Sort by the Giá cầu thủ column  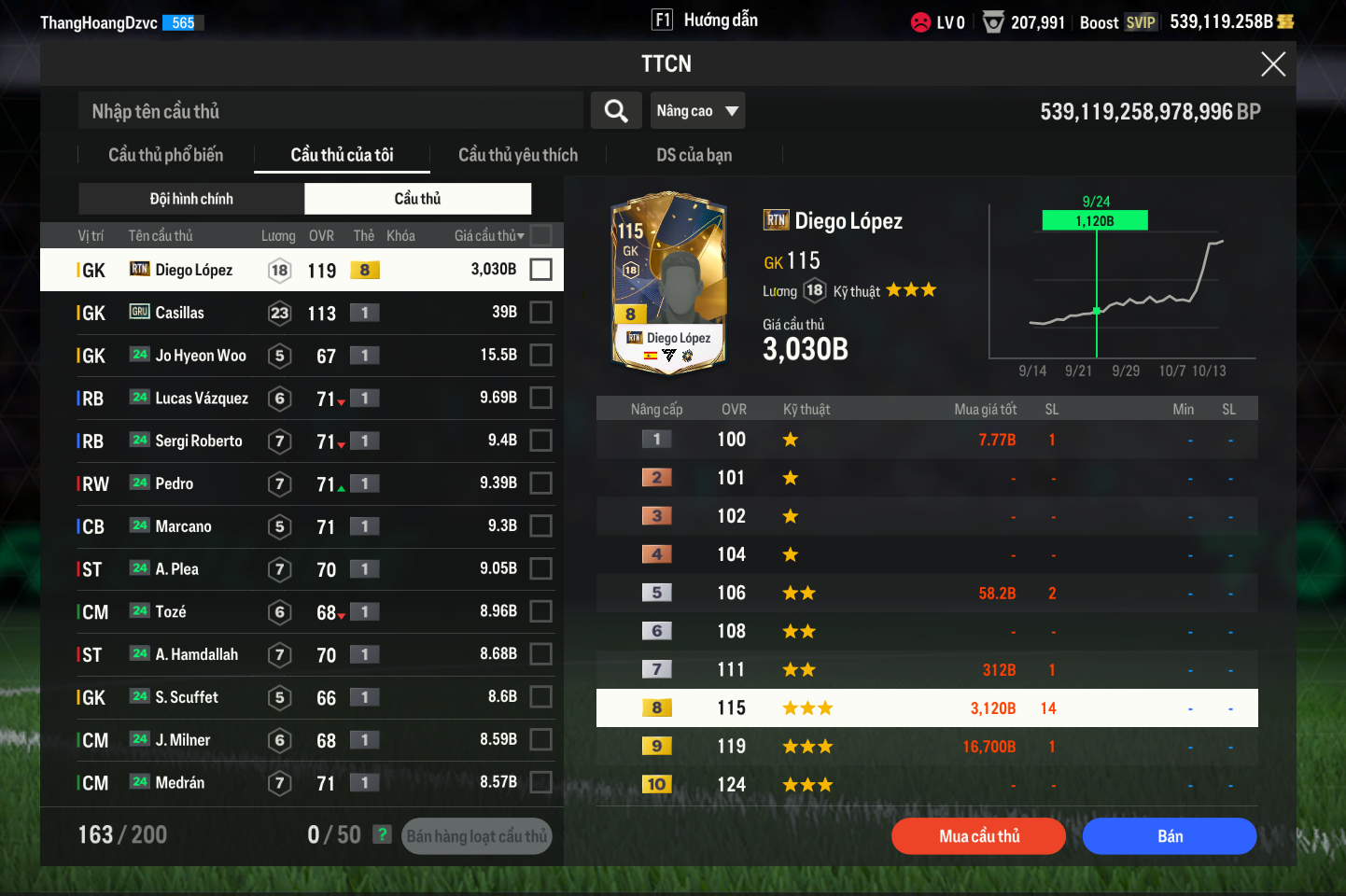(x=489, y=236)
